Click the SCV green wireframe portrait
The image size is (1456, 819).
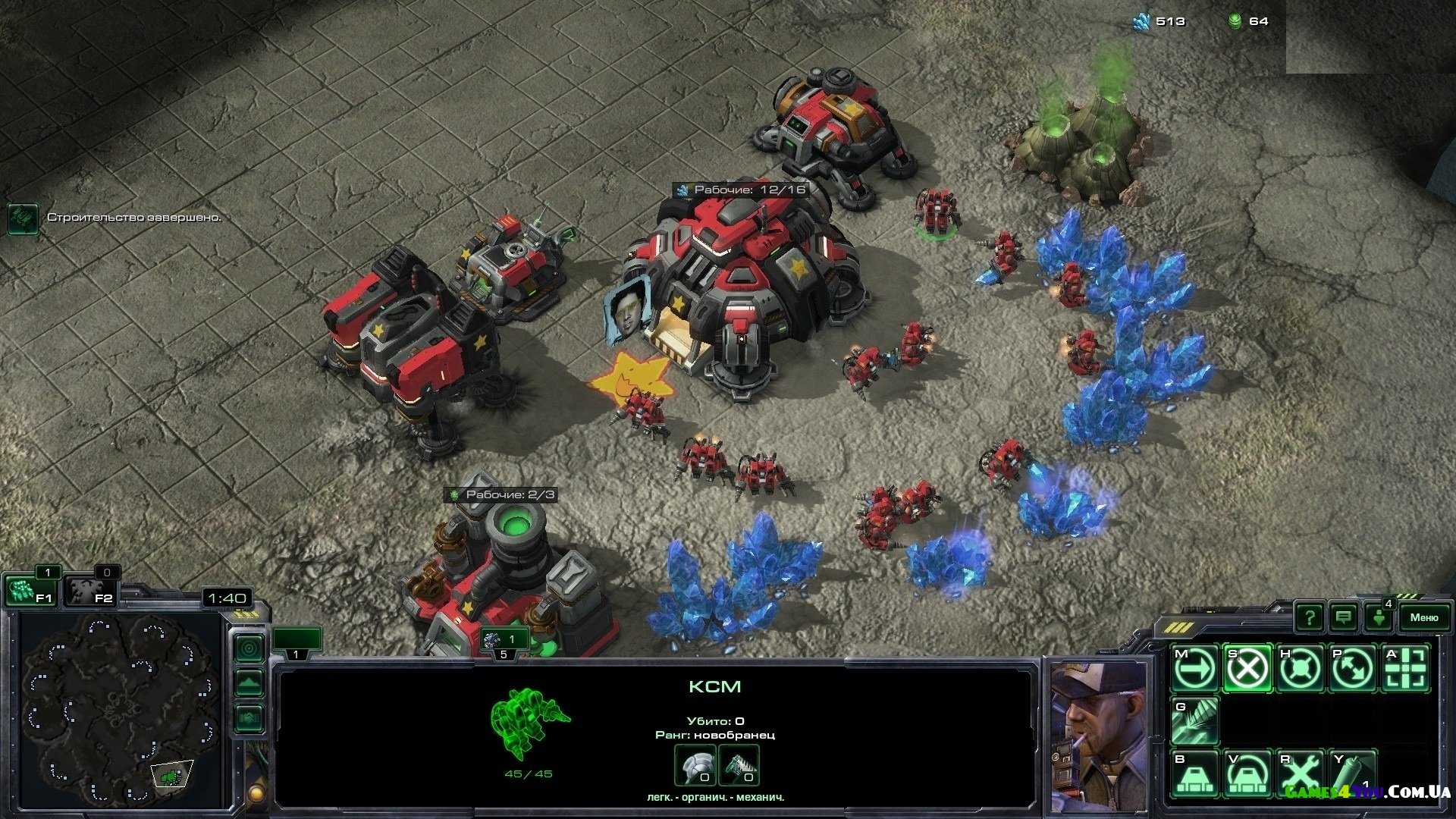pos(529,723)
